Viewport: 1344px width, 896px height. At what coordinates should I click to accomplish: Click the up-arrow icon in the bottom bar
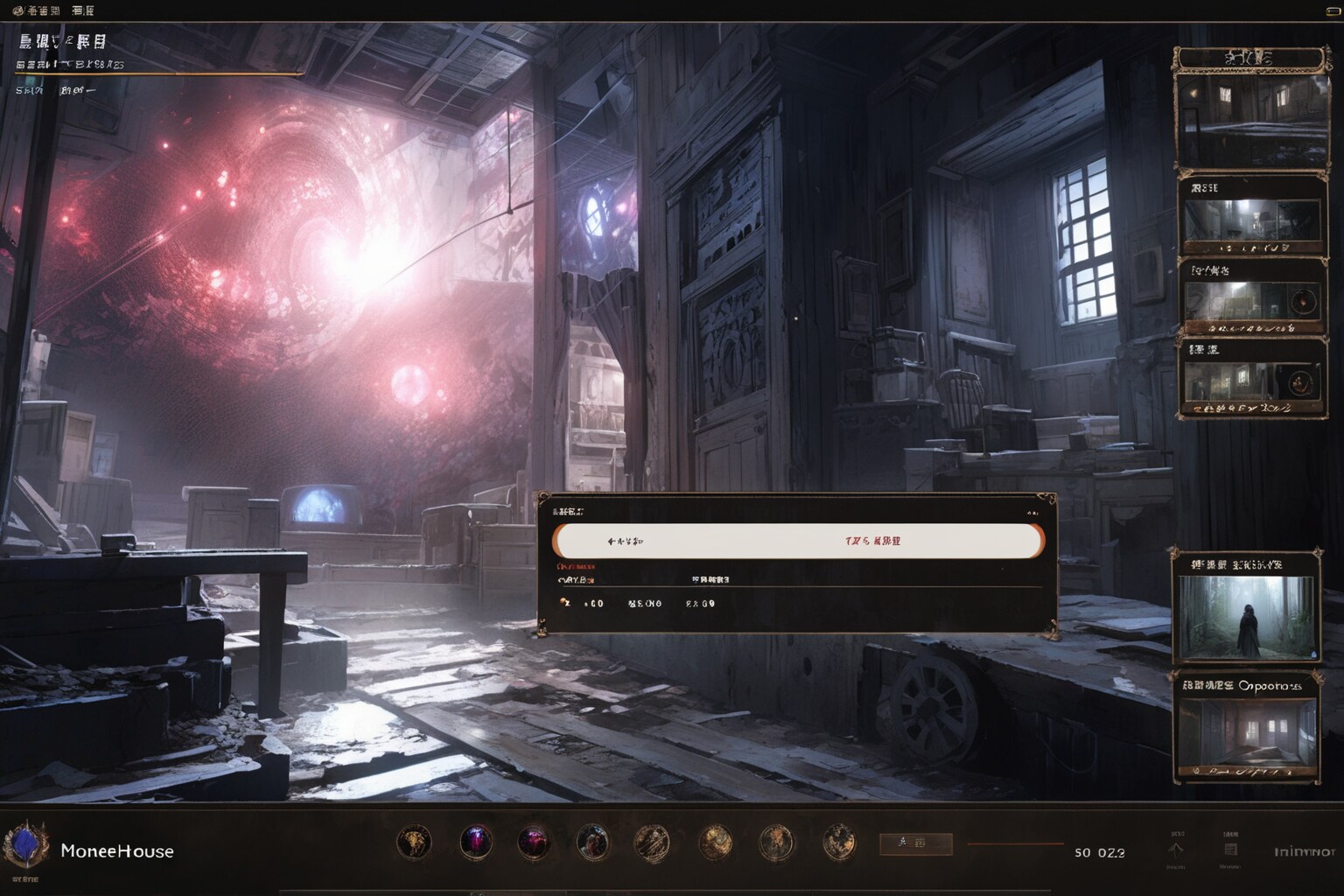[x=1176, y=850]
